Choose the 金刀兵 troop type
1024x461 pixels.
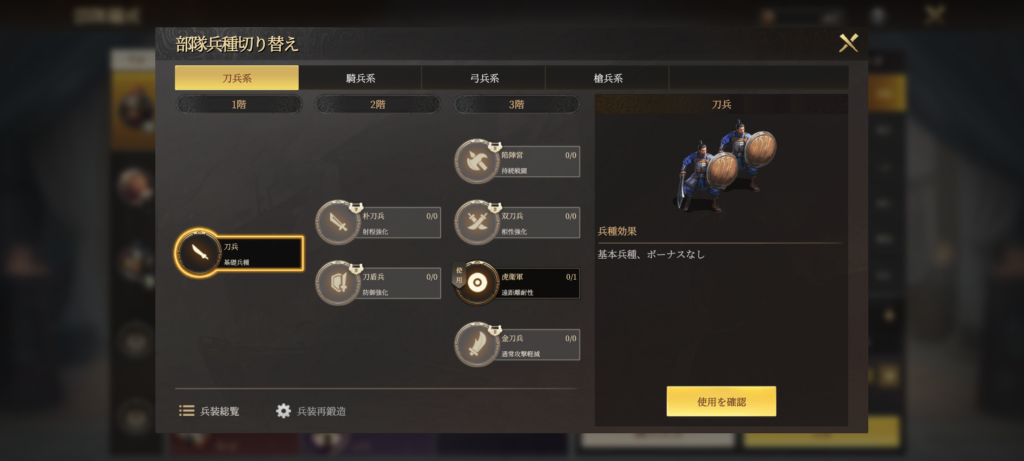(x=518, y=345)
